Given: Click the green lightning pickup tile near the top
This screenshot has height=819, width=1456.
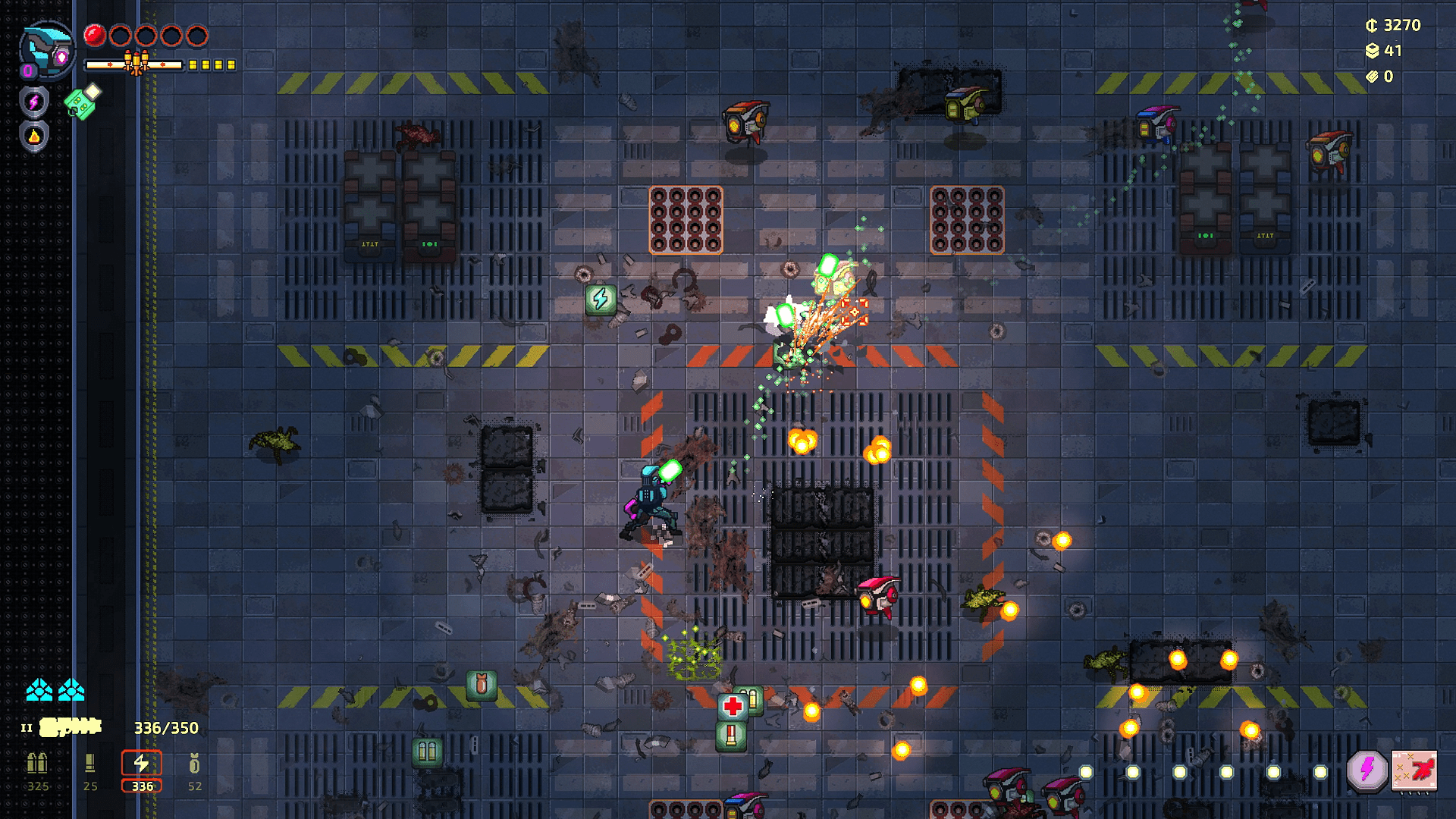Looking at the screenshot, I should coord(601,300).
